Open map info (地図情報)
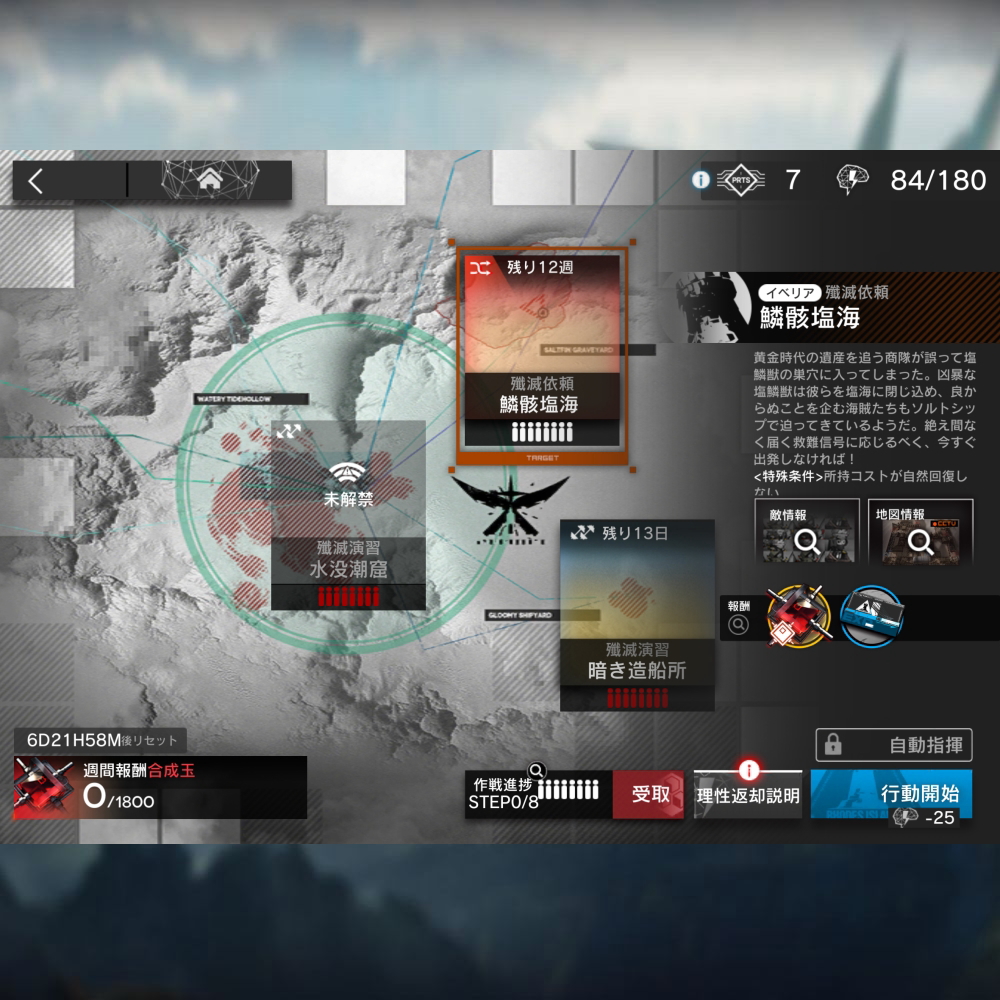This screenshot has height=1000, width=1000. [919, 533]
